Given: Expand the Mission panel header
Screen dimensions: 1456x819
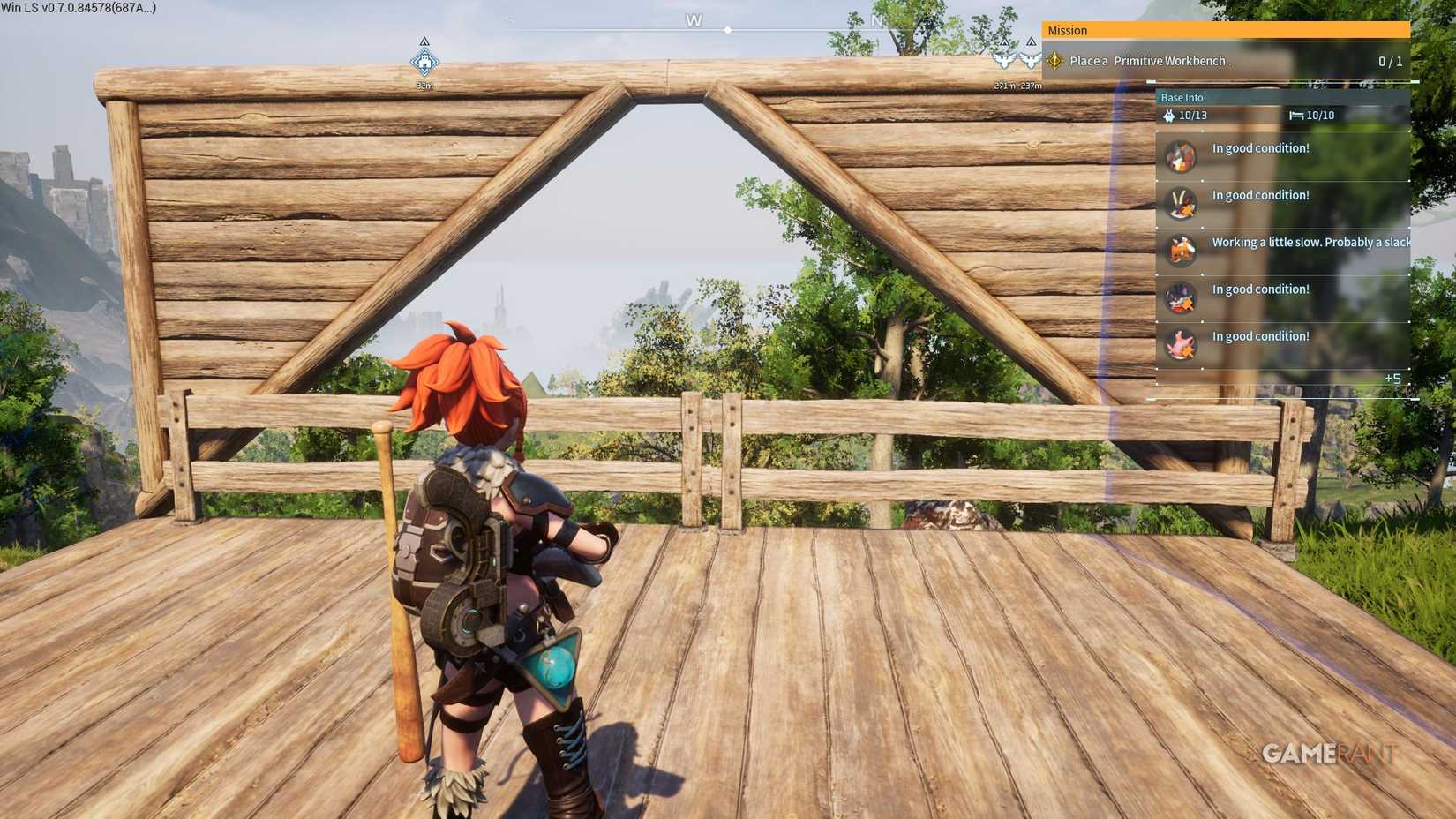Looking at the screenshot, I should [1067, 30].
